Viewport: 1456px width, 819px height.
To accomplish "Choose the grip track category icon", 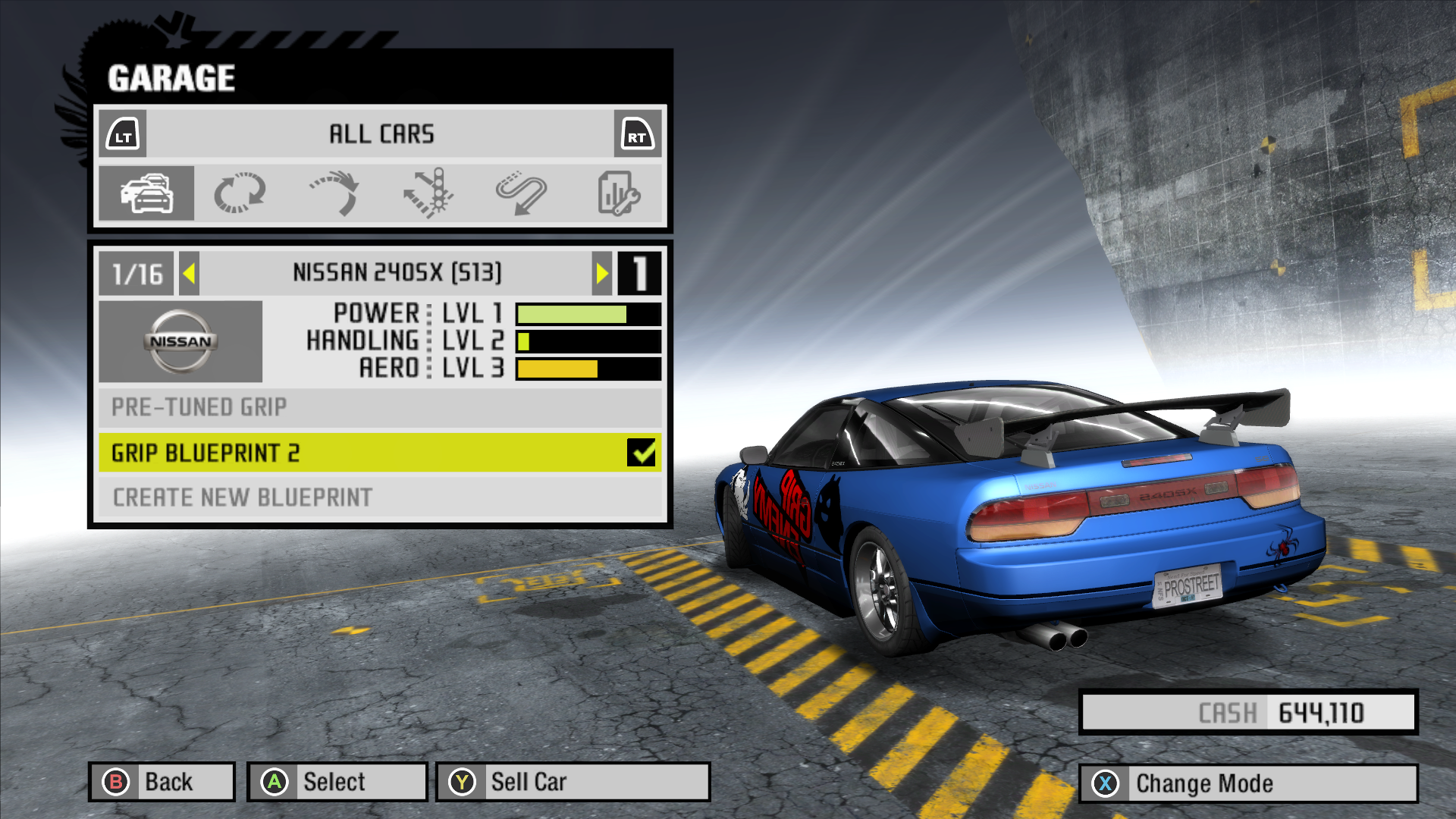I will (240, 193).
